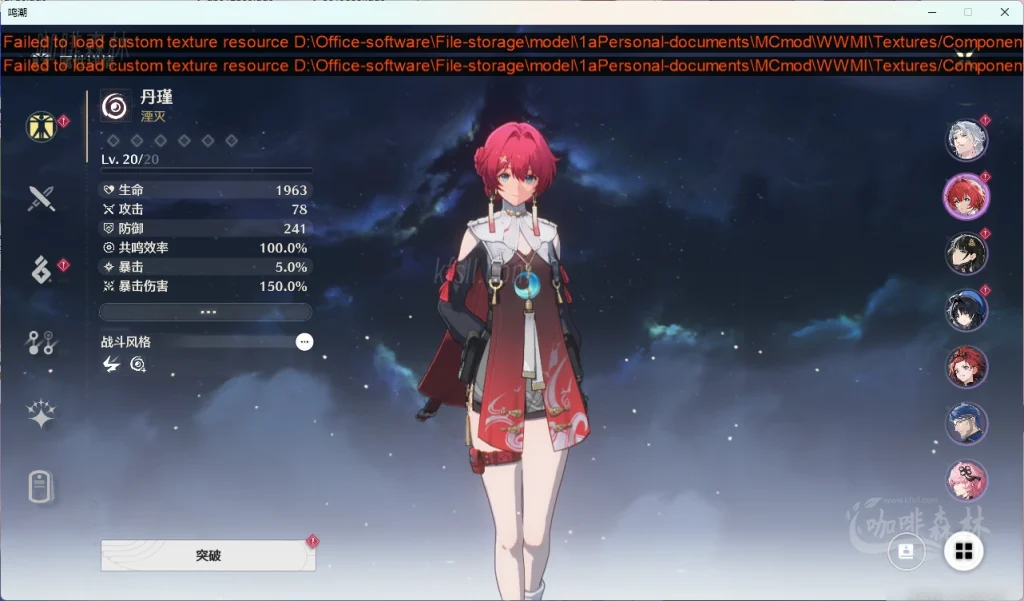Click the 生命 HP stat row
This screenshot has height=601, width=1024.
click(x=206, y=190)
